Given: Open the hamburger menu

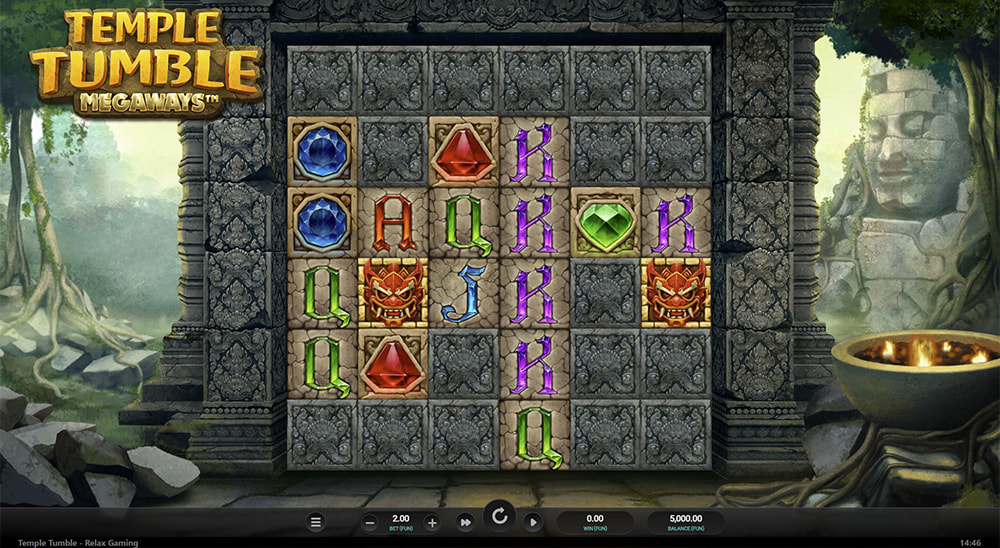Looking at the screenshot, I should (x=316, y=522).
